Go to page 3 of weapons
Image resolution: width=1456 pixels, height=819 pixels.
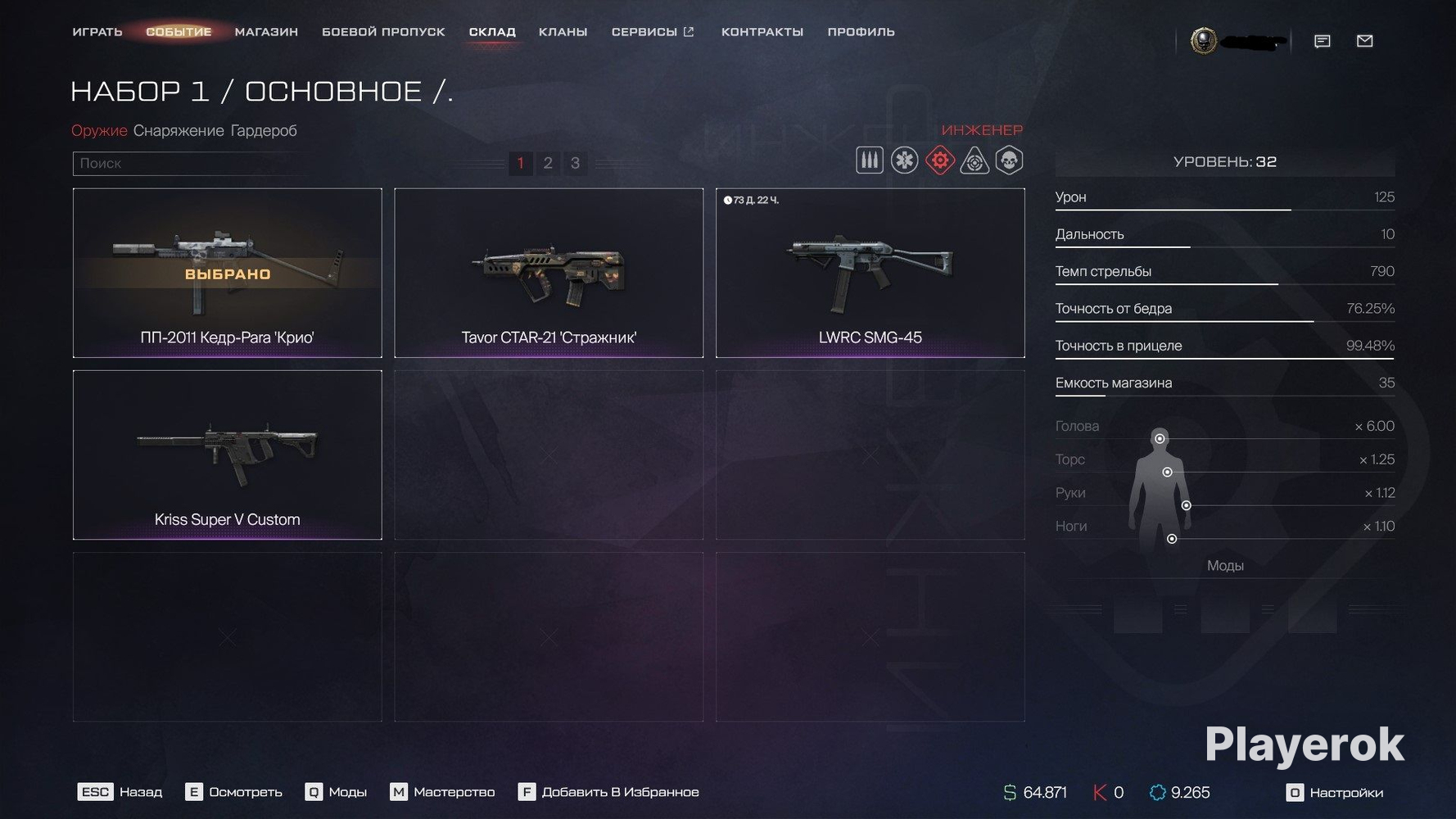(x=575, y=163)
